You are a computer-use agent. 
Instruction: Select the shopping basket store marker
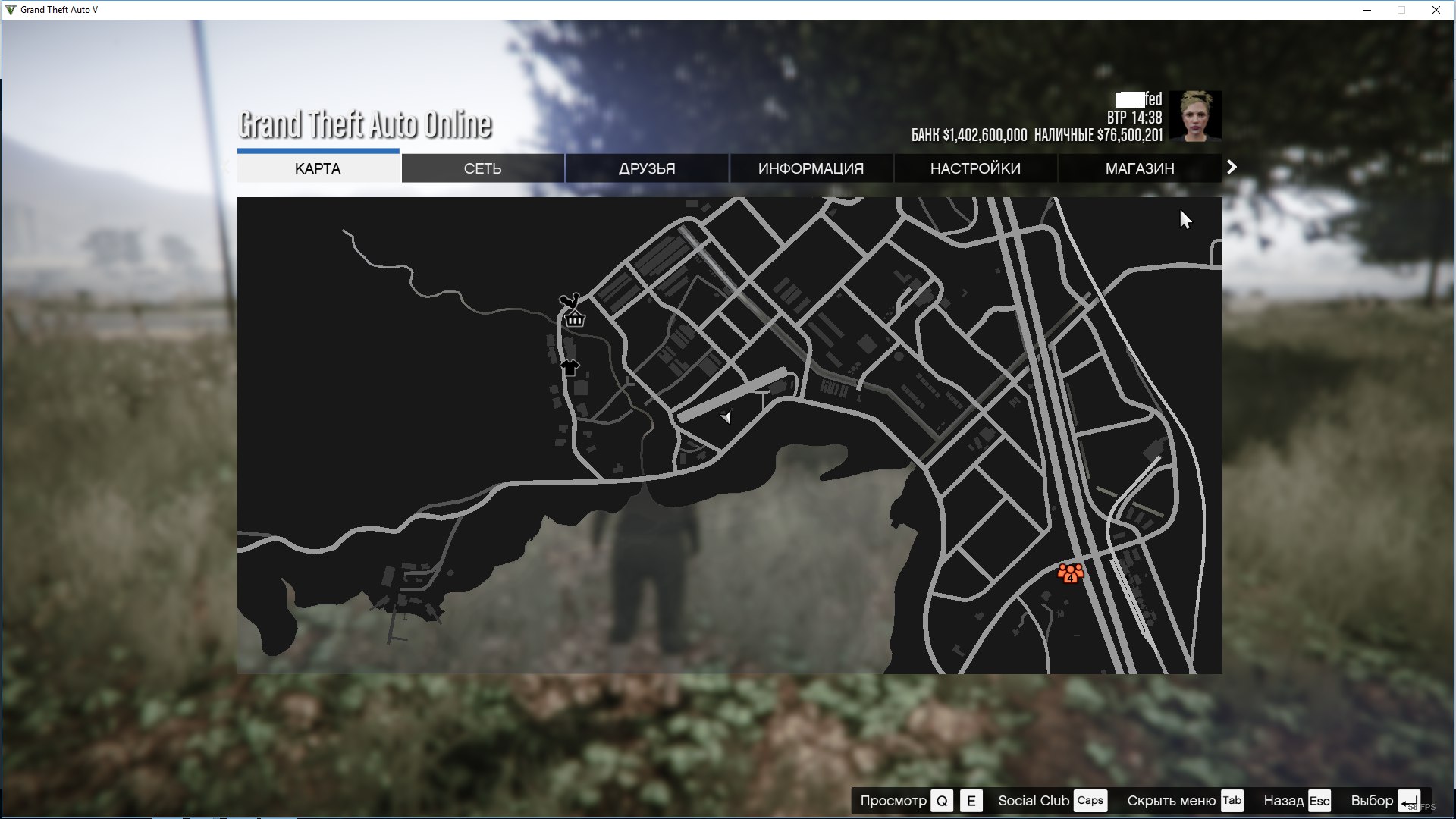tap(575, 319)
